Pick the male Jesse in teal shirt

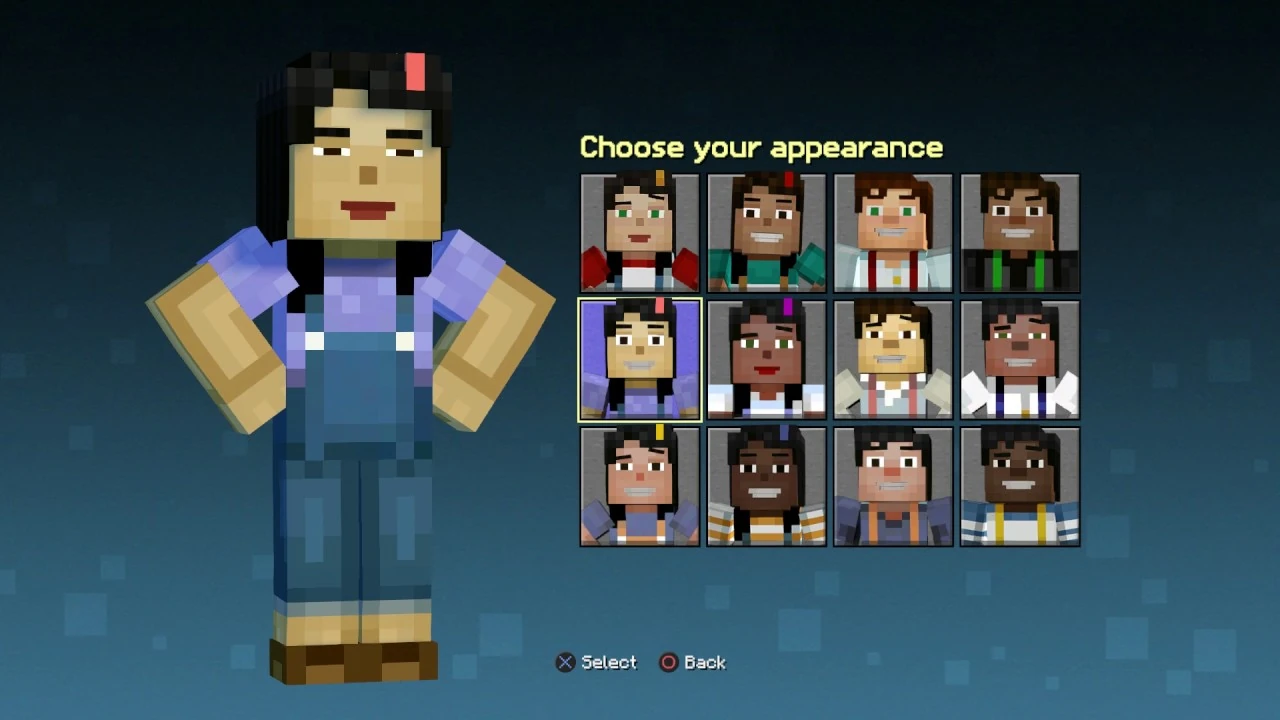(x=766, y=232)
